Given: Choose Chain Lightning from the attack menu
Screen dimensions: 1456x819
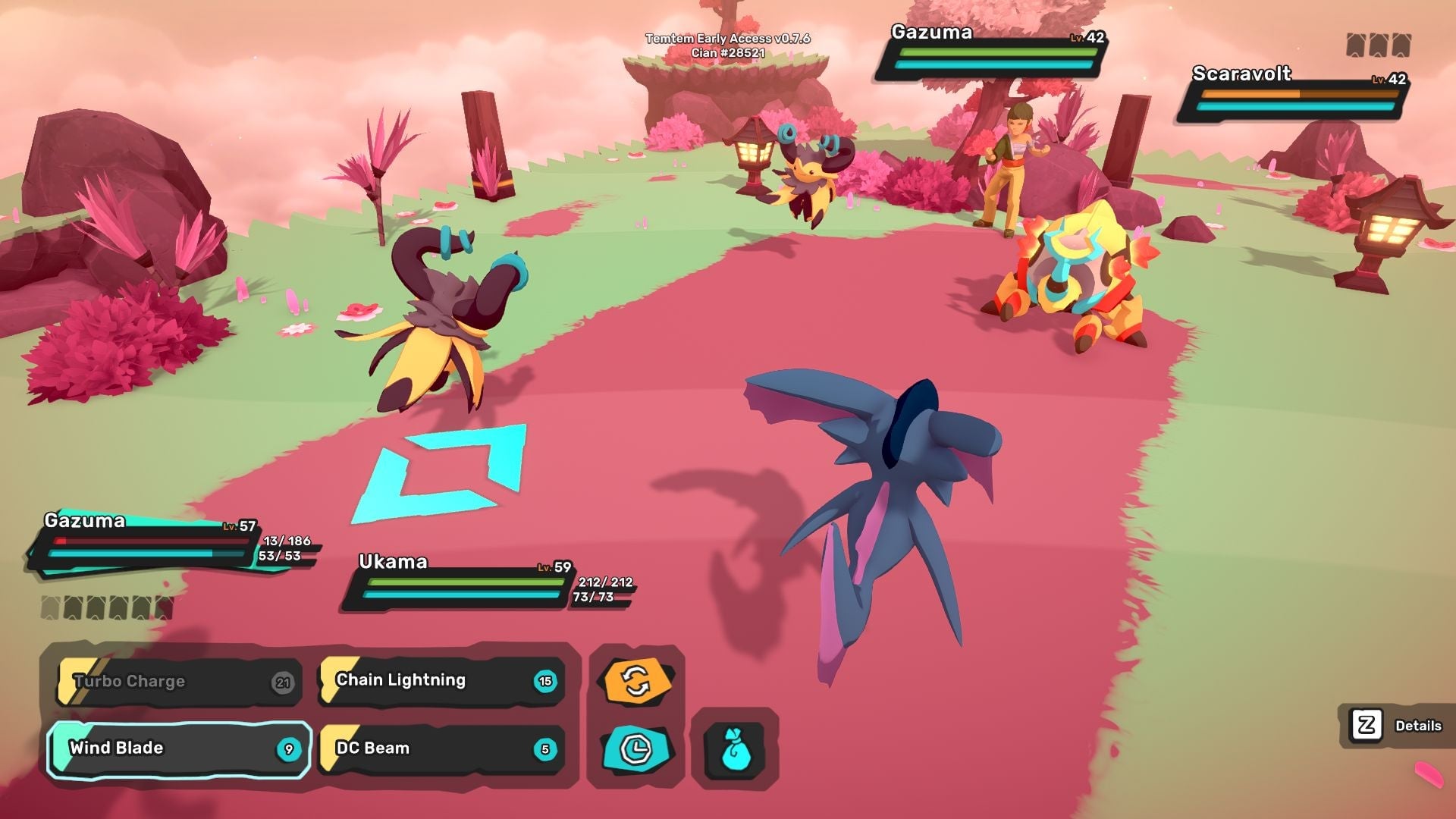Looking at the screenshot, I should (425, 680).
